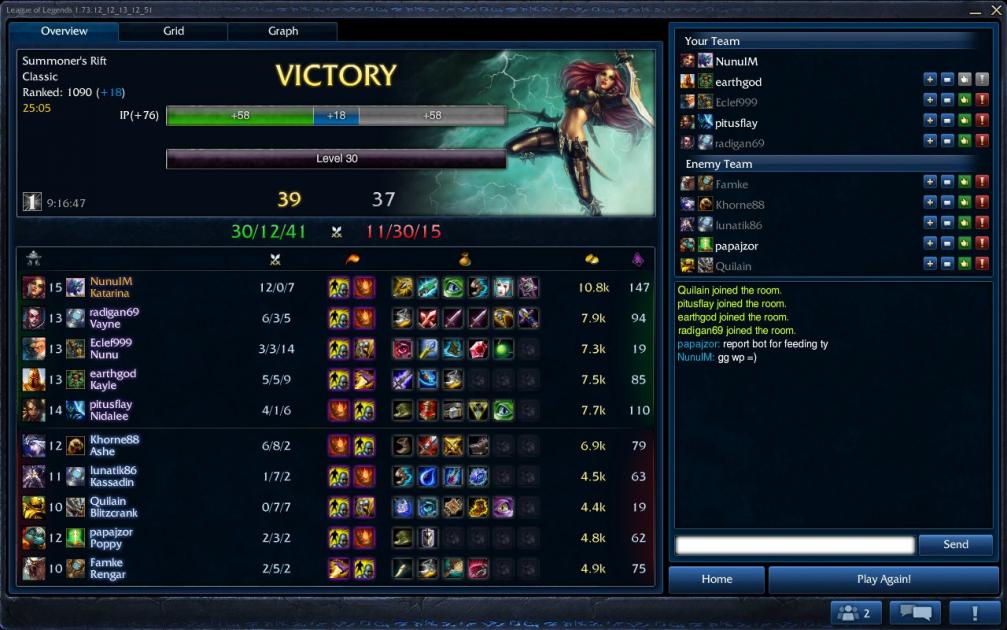
Task: Open the Graph tab
Action: tap(283, 31)
